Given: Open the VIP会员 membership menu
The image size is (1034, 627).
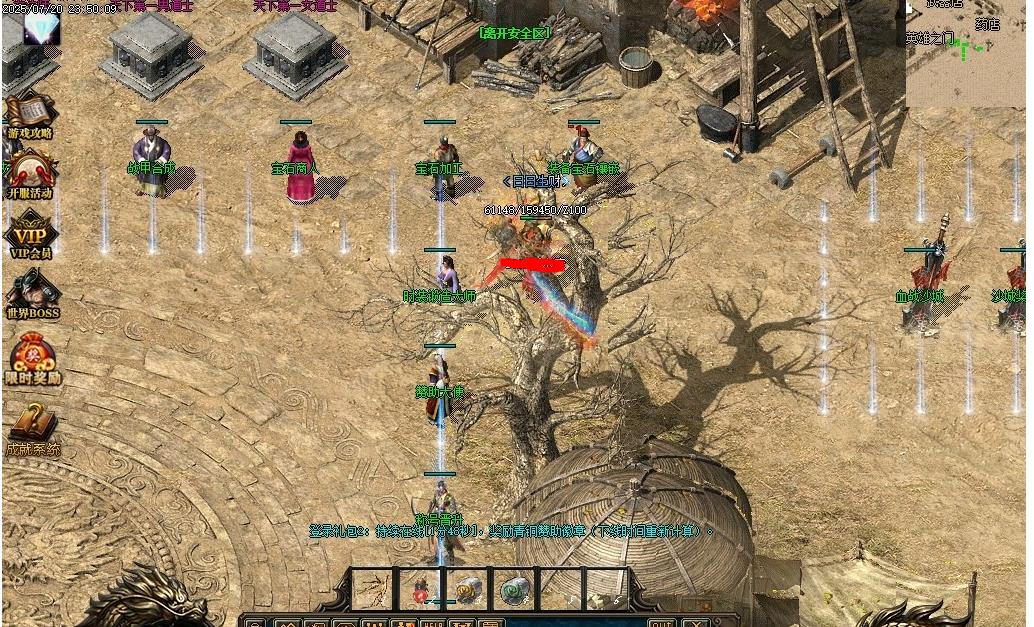Looking at the screenshot, I should coord(30,235).
